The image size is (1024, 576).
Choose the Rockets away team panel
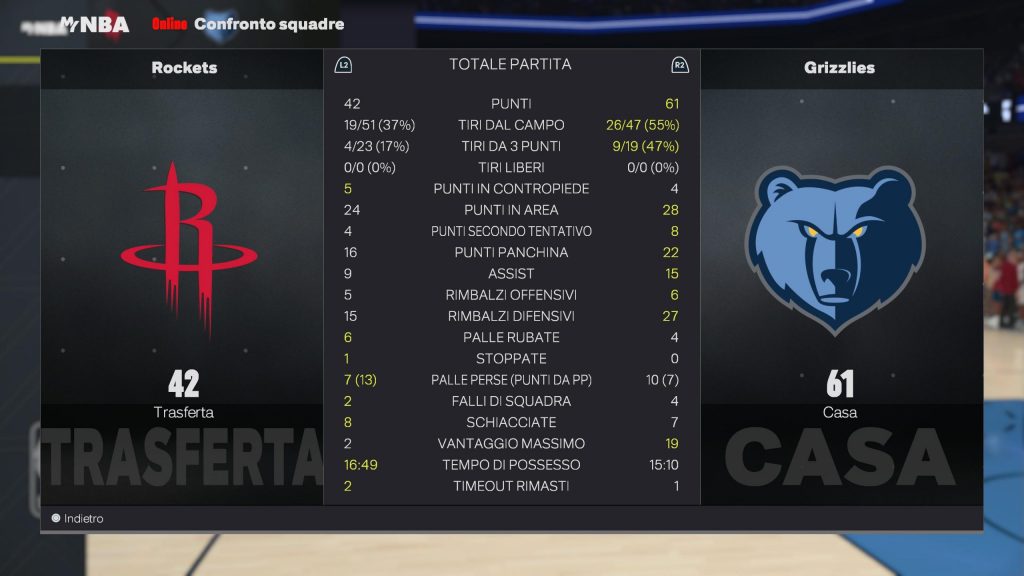click(184, 270)
